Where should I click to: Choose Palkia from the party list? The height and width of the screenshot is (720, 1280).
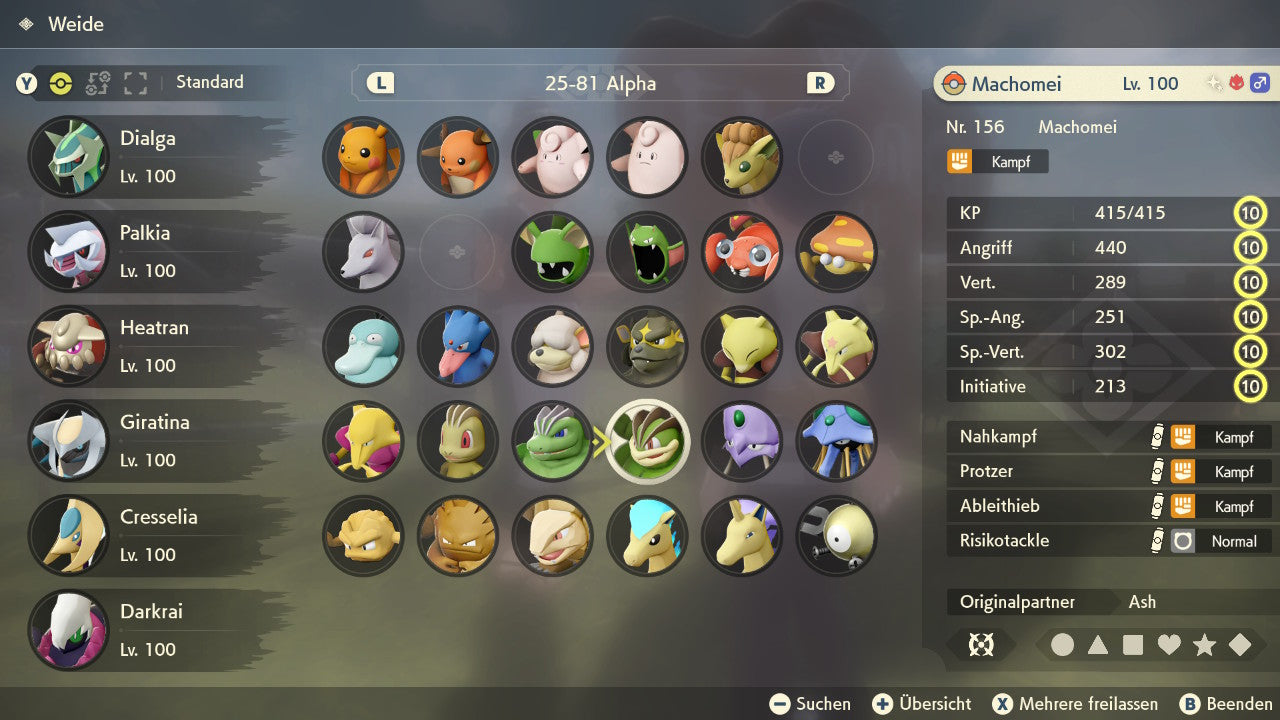coord(150,251)
